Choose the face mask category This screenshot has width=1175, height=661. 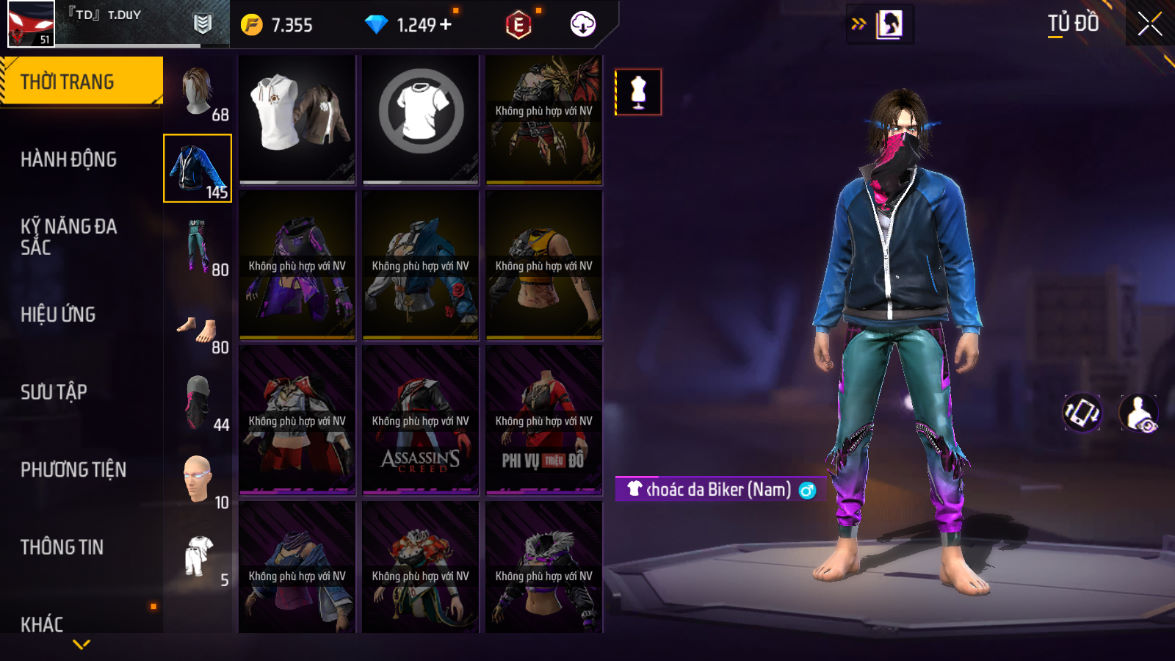pos(198,403)
